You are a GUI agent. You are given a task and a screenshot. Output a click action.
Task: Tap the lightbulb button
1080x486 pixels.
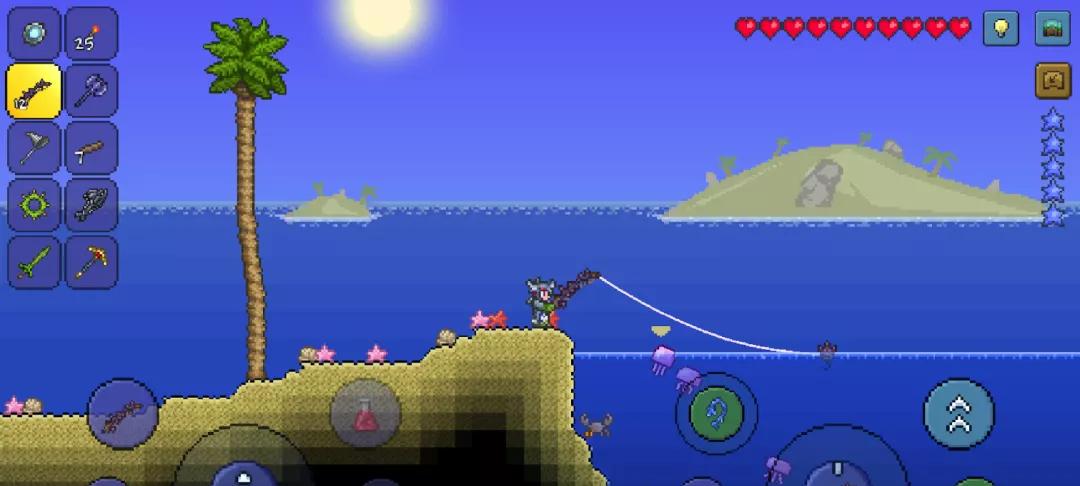(x=1000, y=28)
